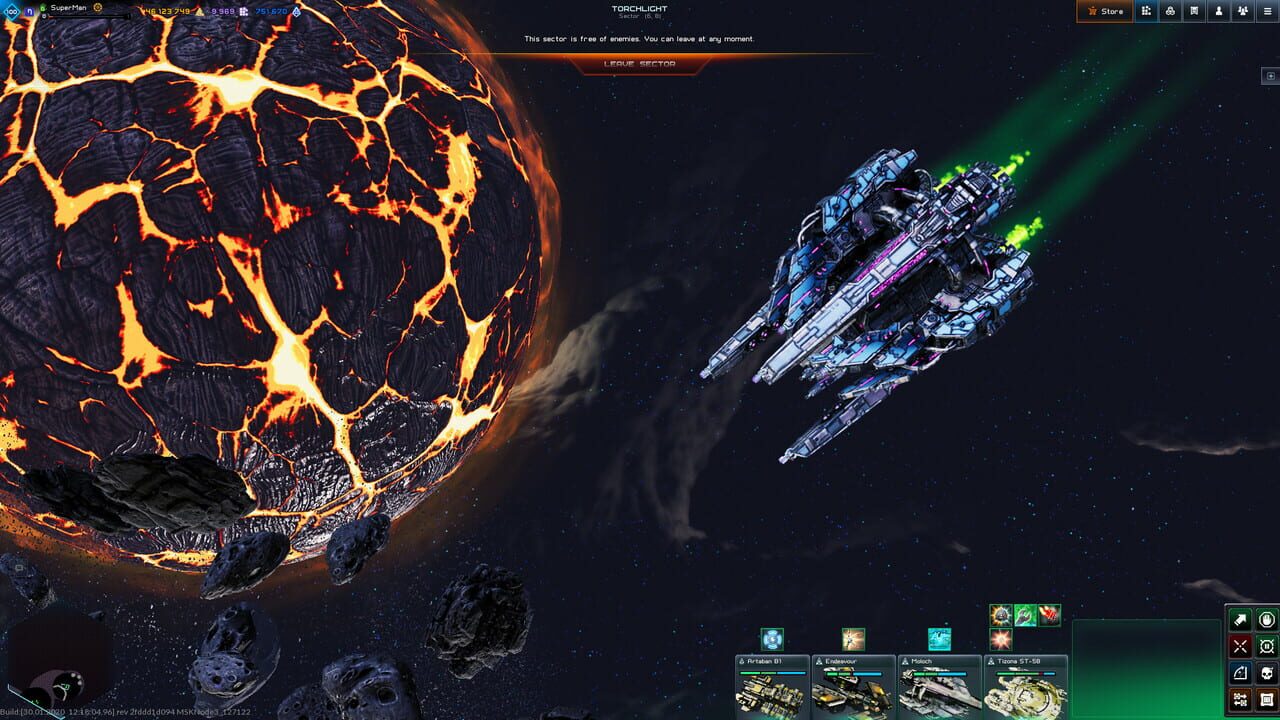This screenshot has width=1280, height=720.
Task: Select the red attack command icon
Action: (x=1240, y=645)
